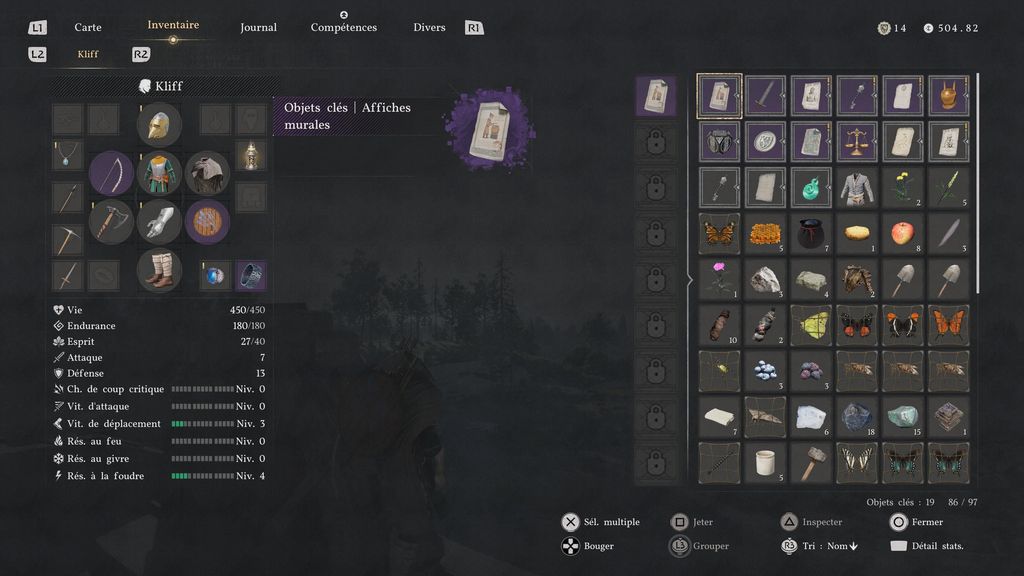Select the Divers tab
The height and width of the screenshot is (576, 1024).
point(429,27)
